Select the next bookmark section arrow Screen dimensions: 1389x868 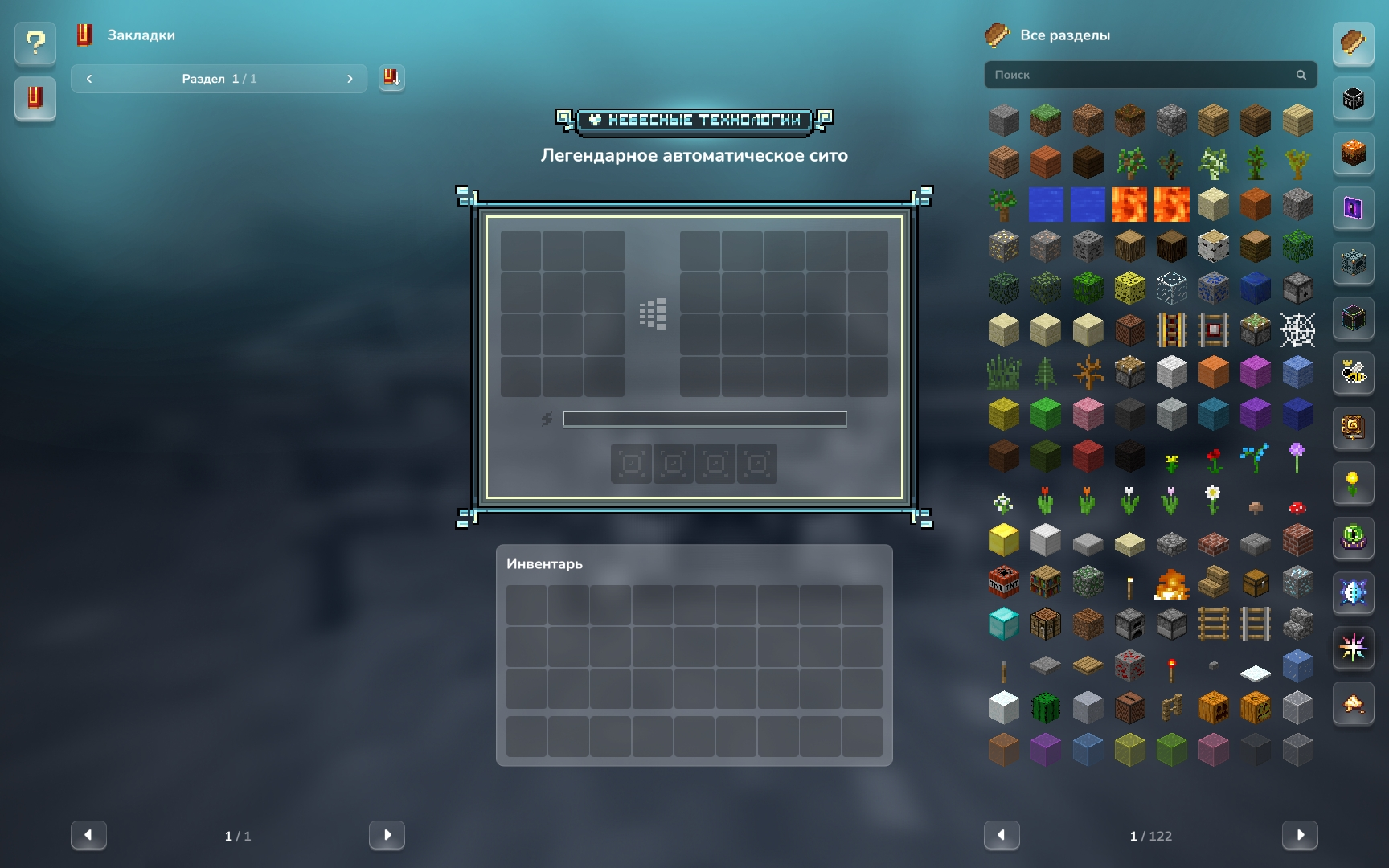(x=350, y=79)
